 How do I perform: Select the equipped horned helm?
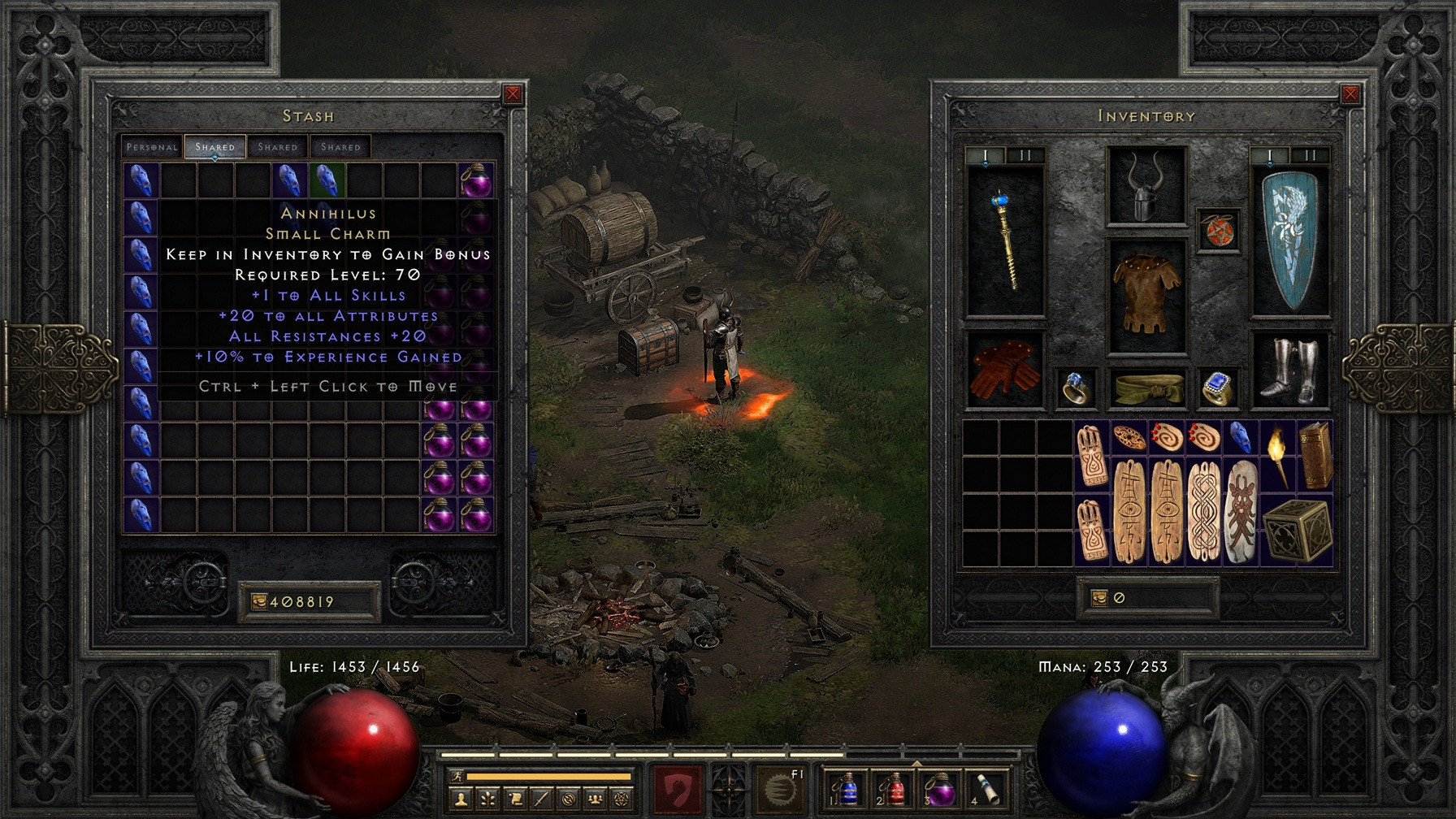(1146, 186)
